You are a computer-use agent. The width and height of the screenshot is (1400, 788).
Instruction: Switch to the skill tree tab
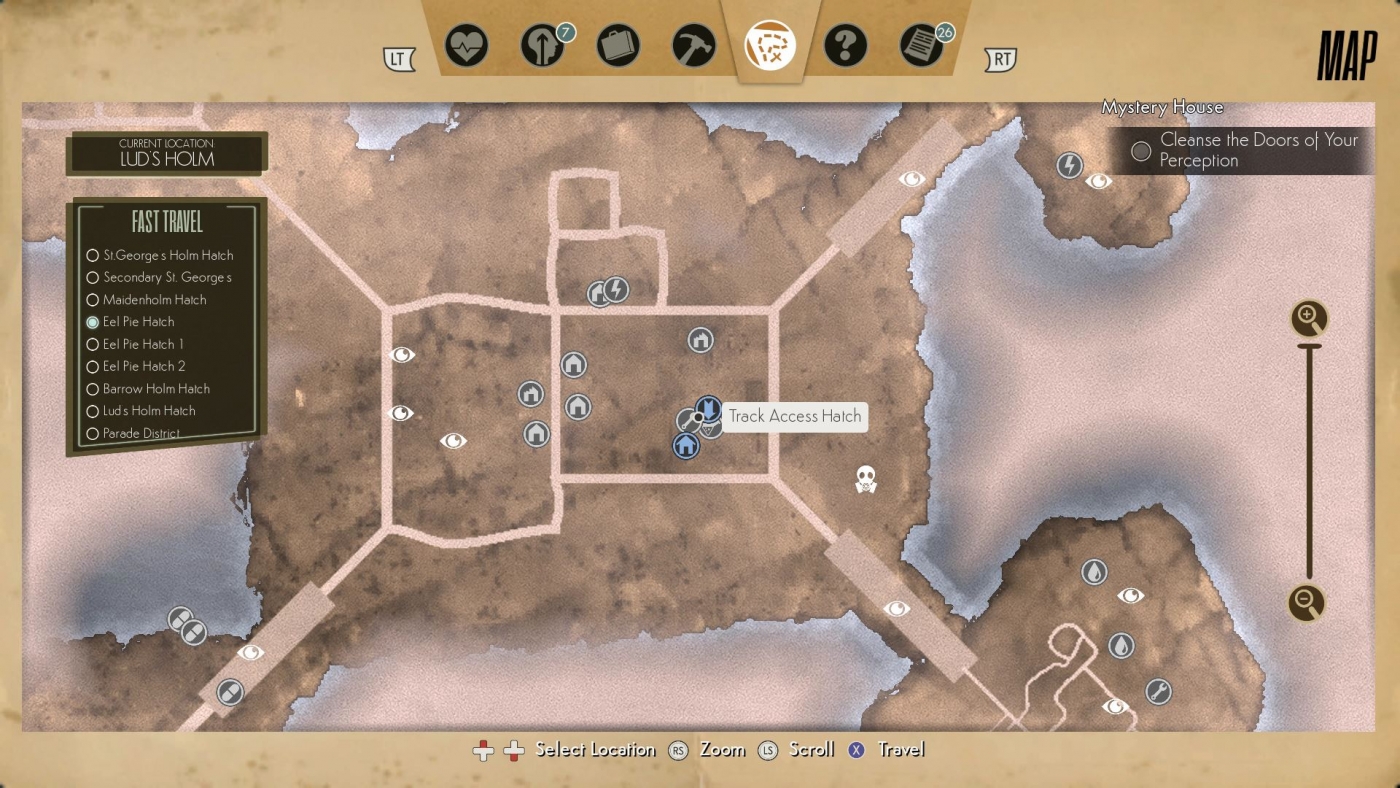[542, 46]
